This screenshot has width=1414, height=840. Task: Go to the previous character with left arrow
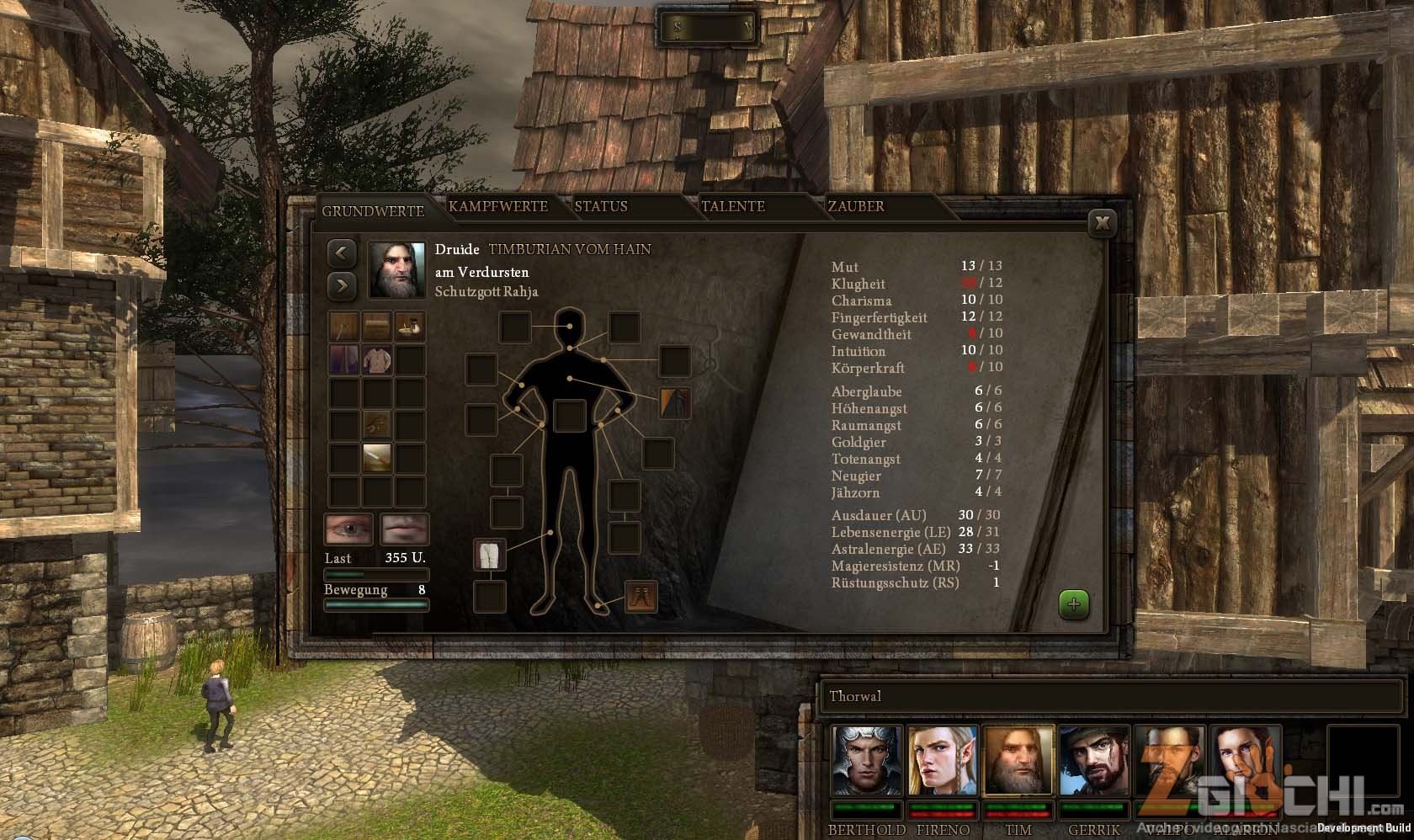[342, 253]
